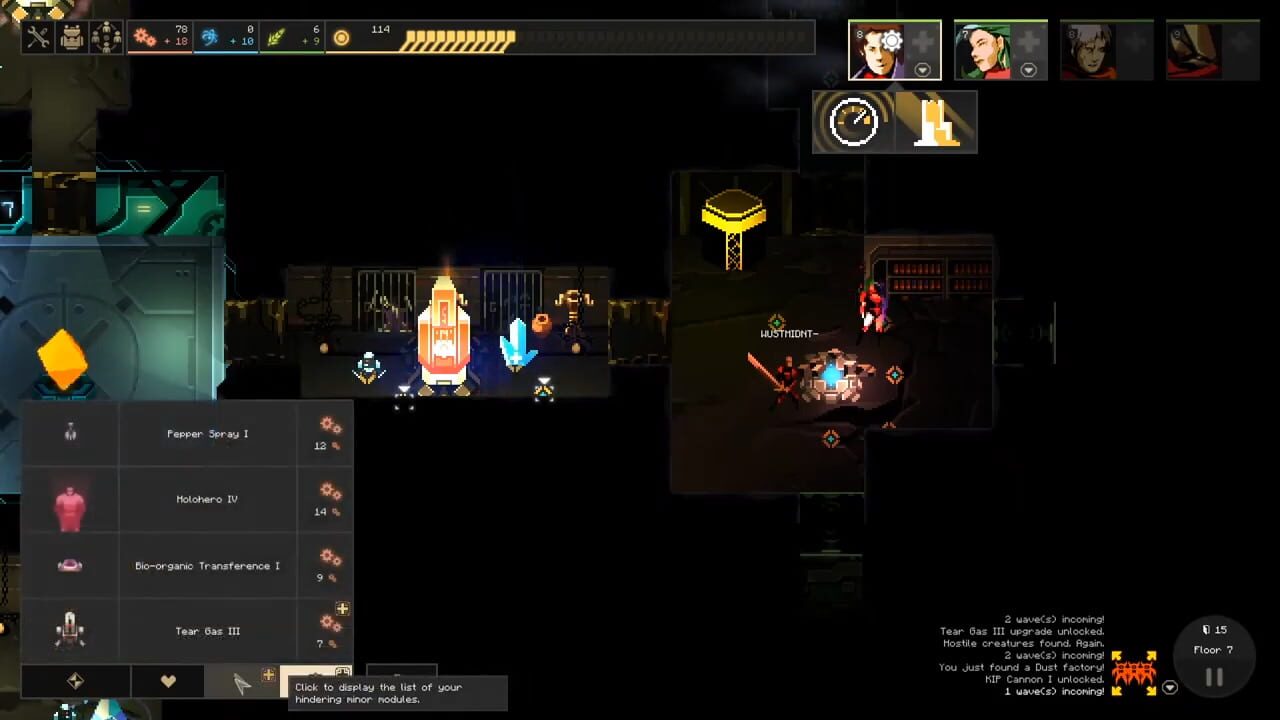Expand the wave log chevron near Floor 7

pyautogui.click(x=1170, y=687)
